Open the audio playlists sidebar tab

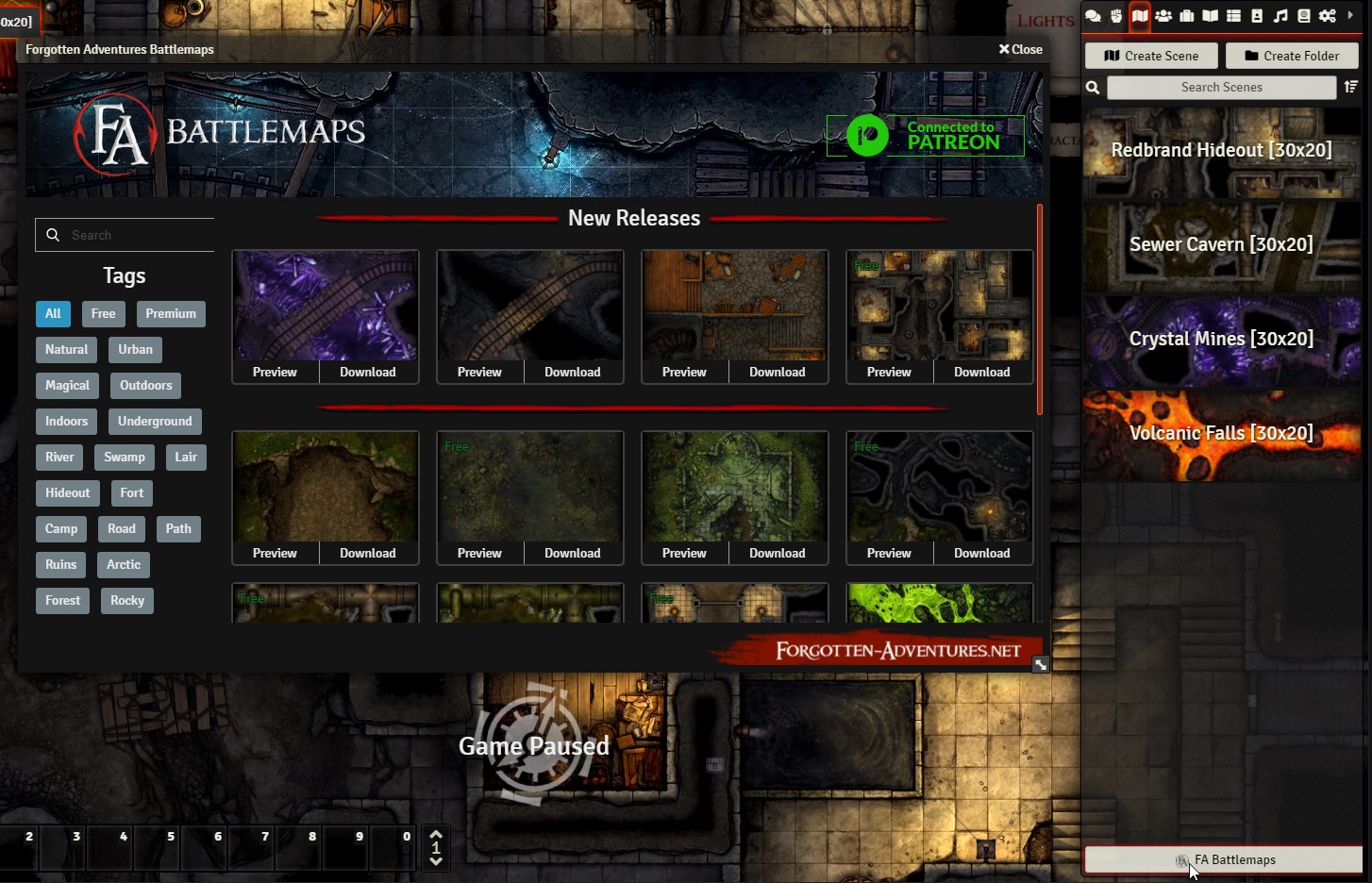pyautogui.click(x=1280, y=16)
